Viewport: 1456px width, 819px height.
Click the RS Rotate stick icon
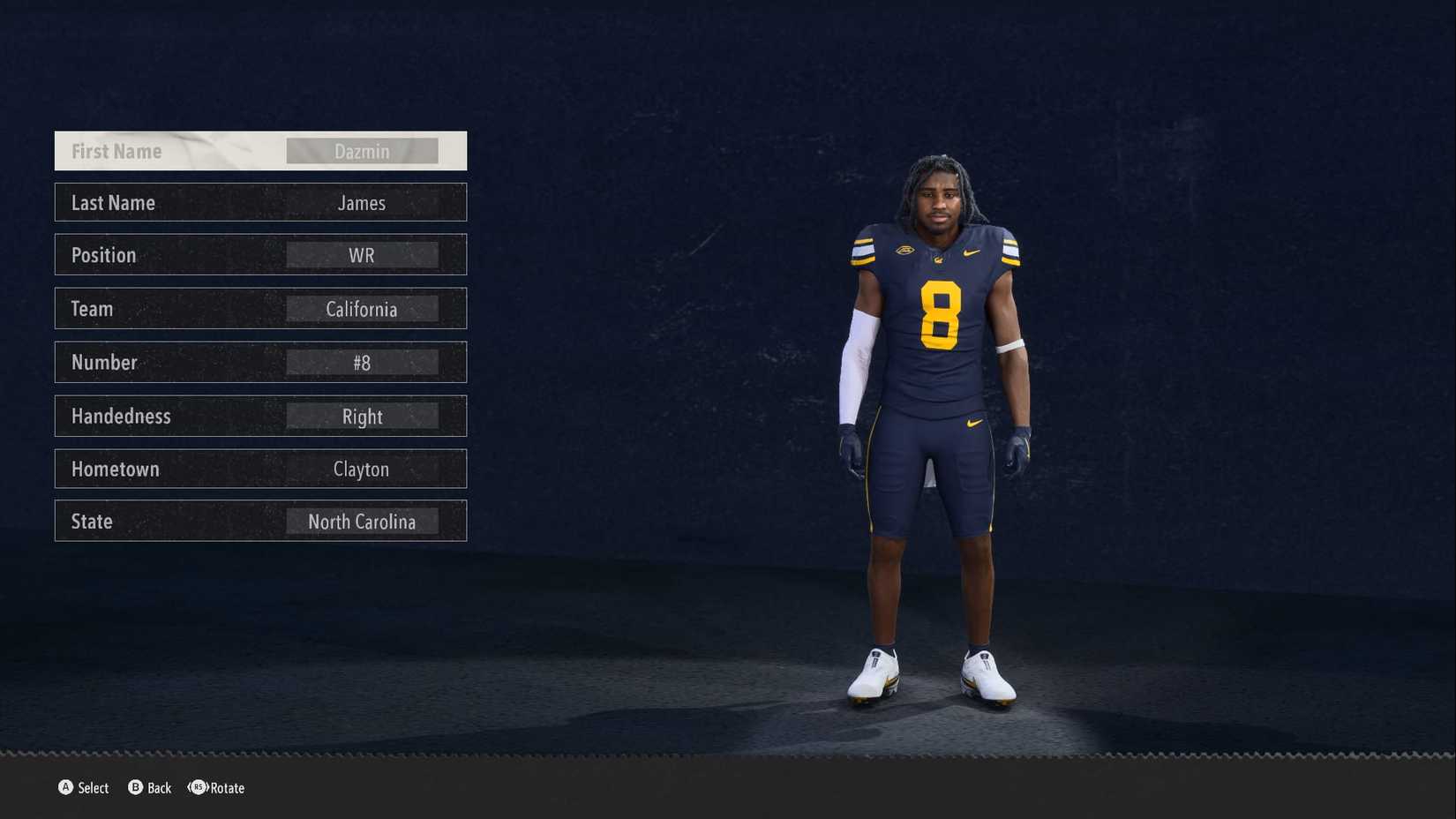pyautogui.click(x=197, y=788)
